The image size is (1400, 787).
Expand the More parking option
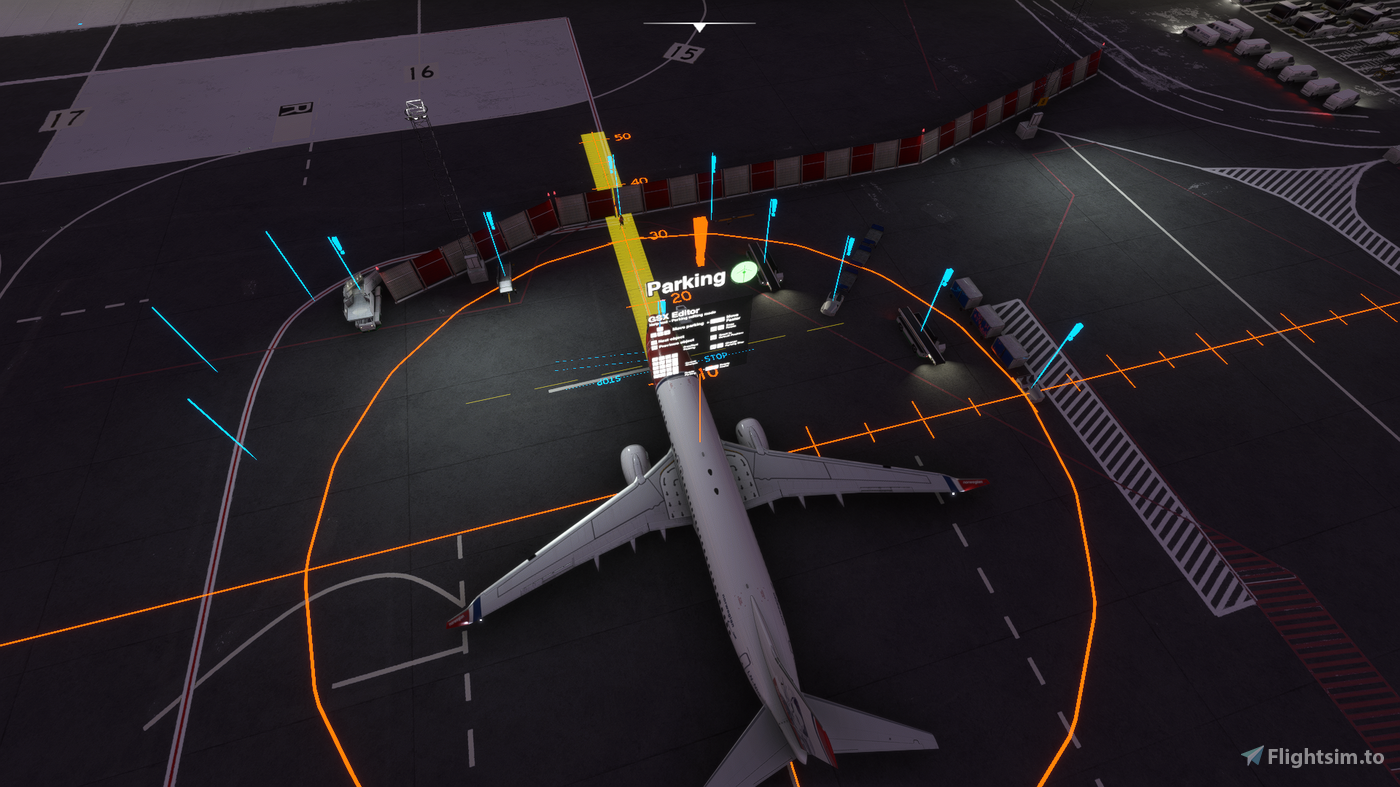click(688, 324)
